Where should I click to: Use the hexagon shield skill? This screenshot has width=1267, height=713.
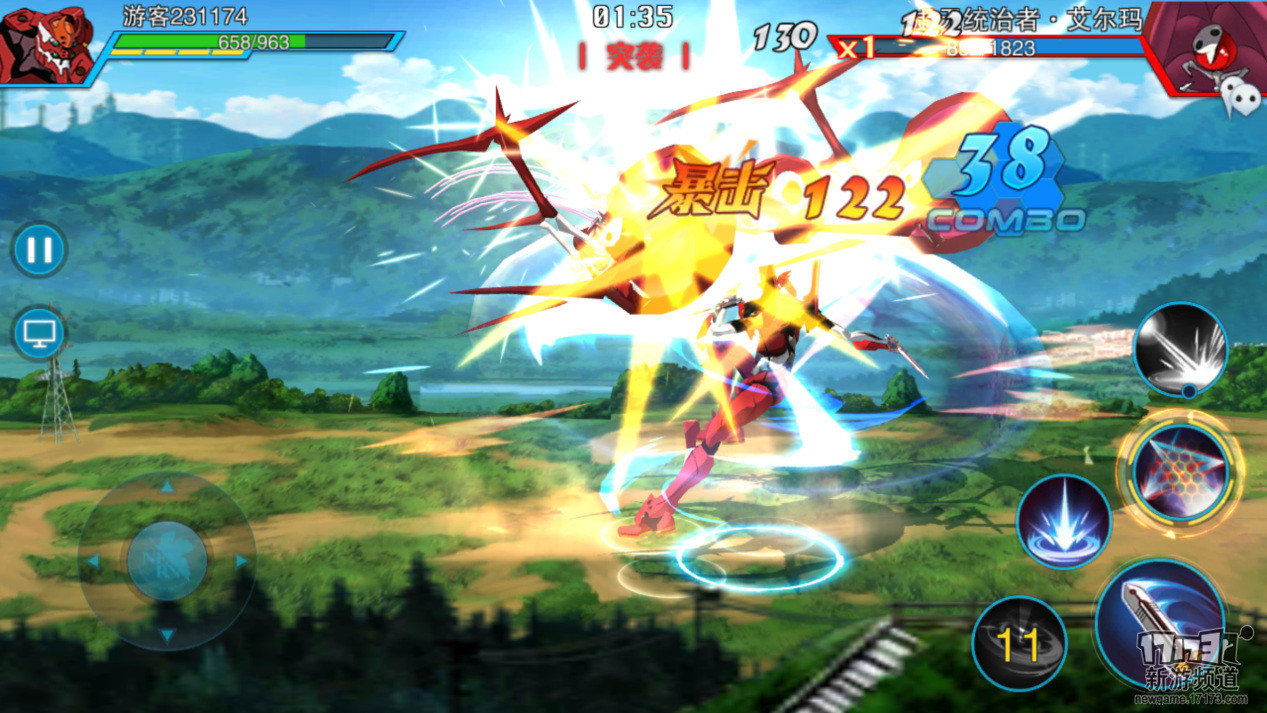point(1180,471)
